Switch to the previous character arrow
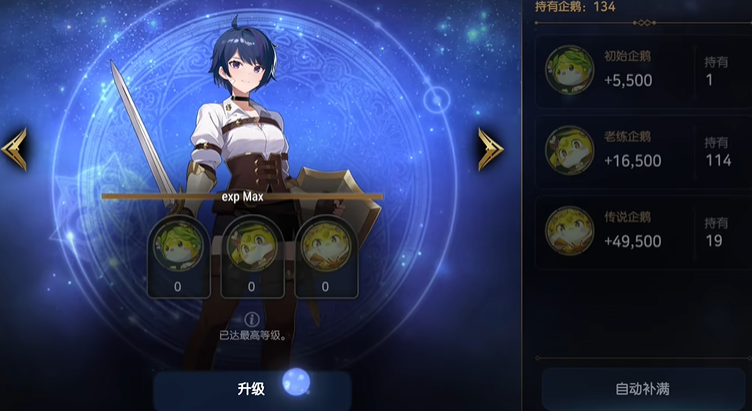Image resolution: width=752 pixels, height=411 pixels. coord(14,148)
